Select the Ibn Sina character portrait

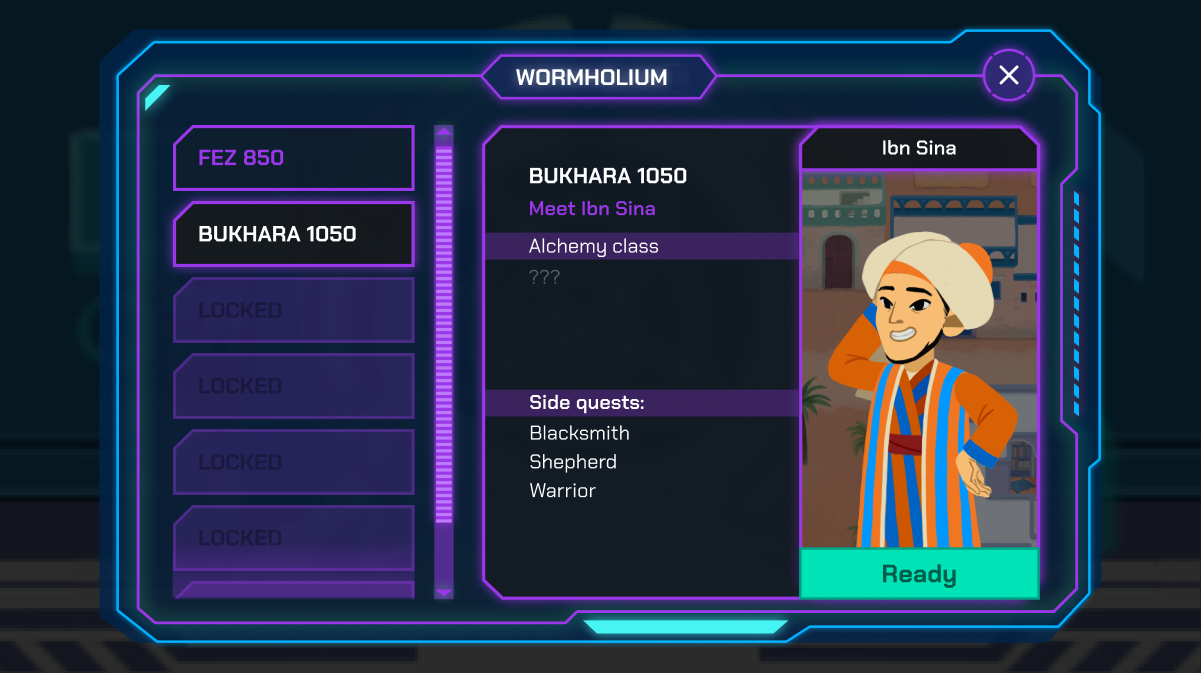pos(919,360)
